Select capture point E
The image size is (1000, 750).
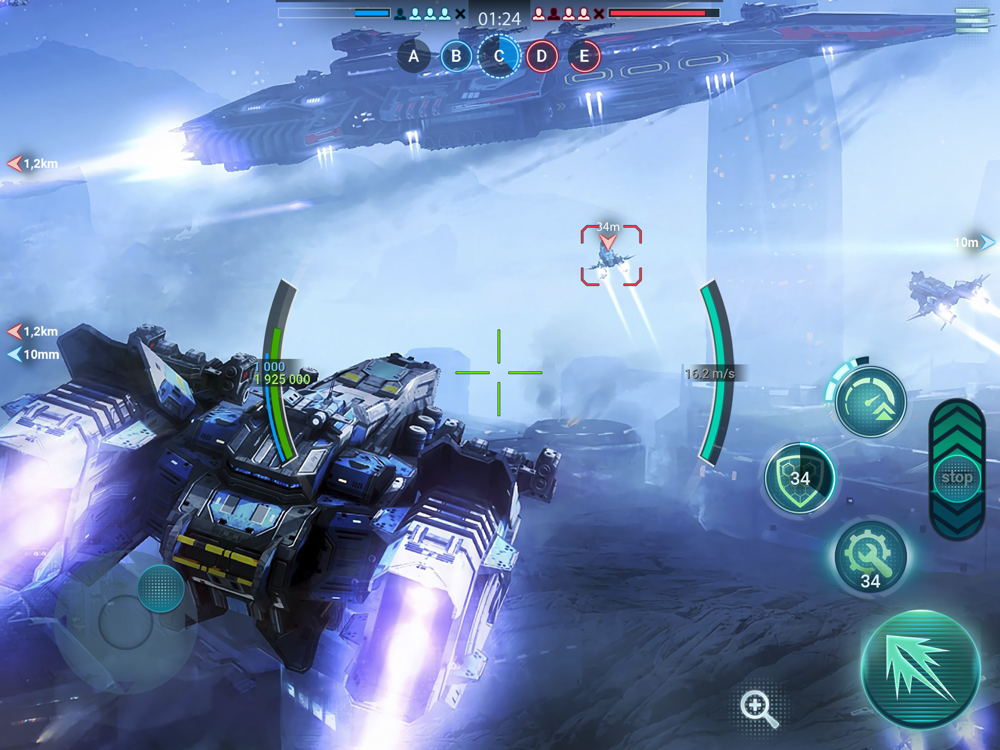click(585, 56)
